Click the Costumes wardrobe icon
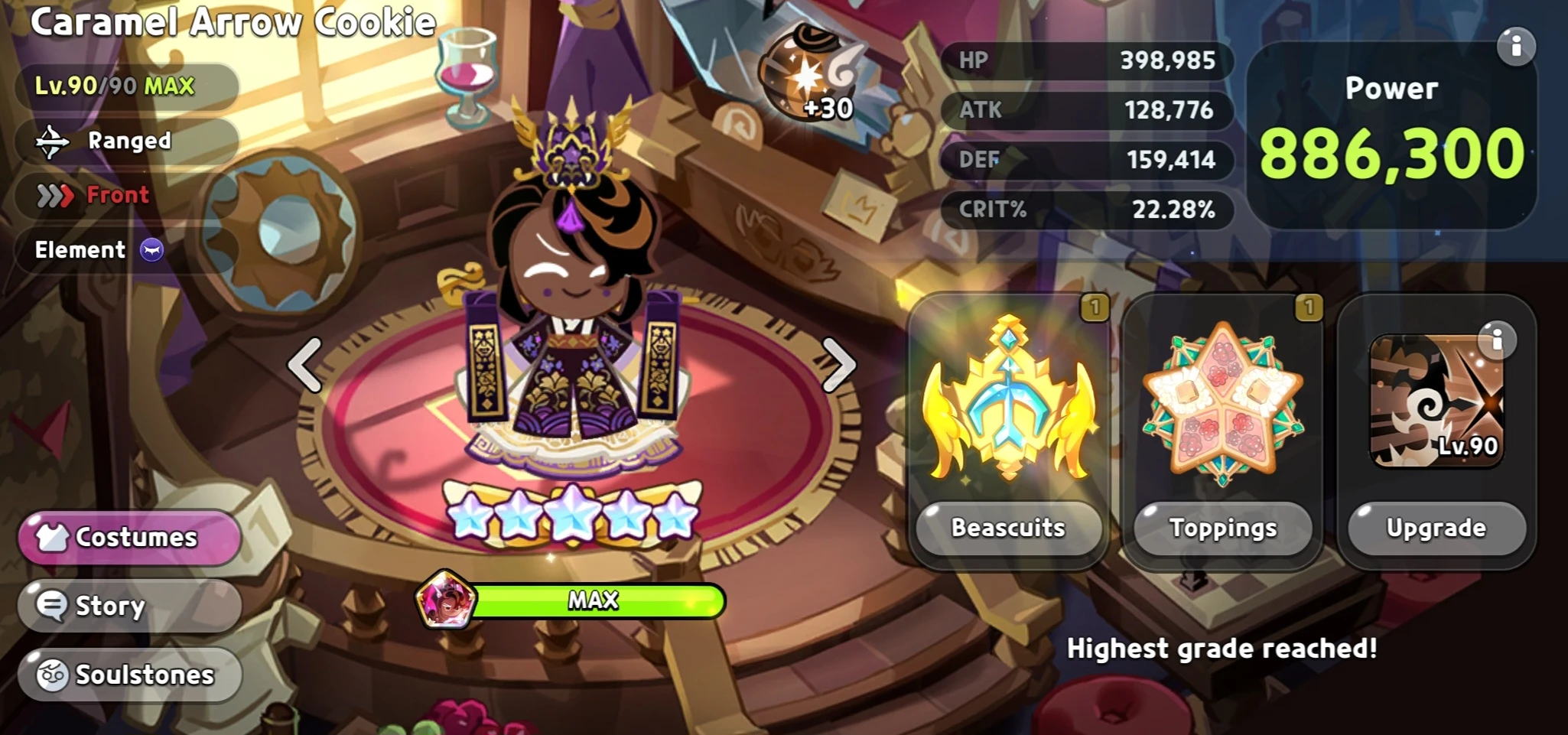Screen dimensions: 1568x735 (x=54, y=537)
